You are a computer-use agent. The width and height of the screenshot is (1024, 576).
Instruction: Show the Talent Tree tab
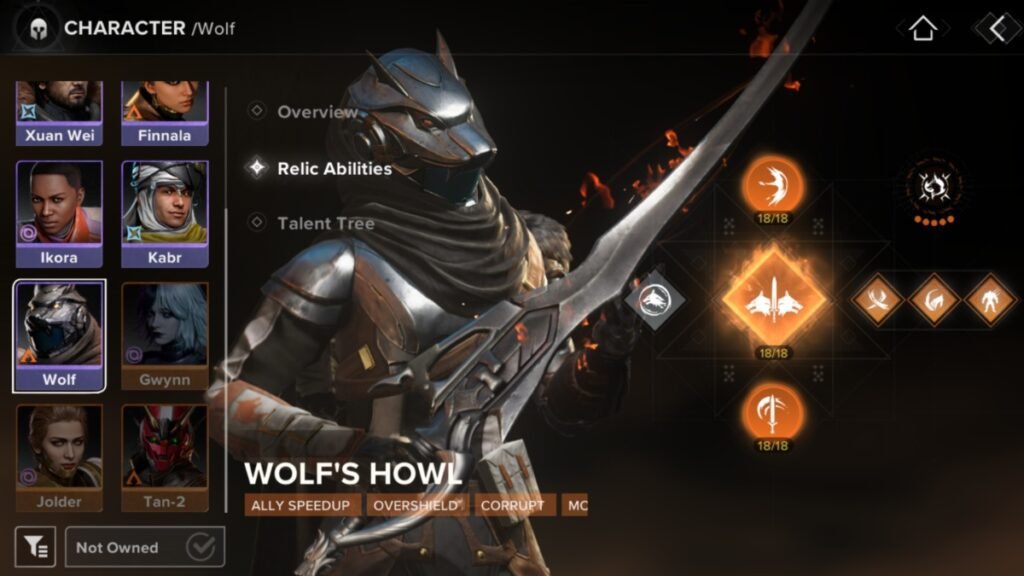(x=325, y=223)
